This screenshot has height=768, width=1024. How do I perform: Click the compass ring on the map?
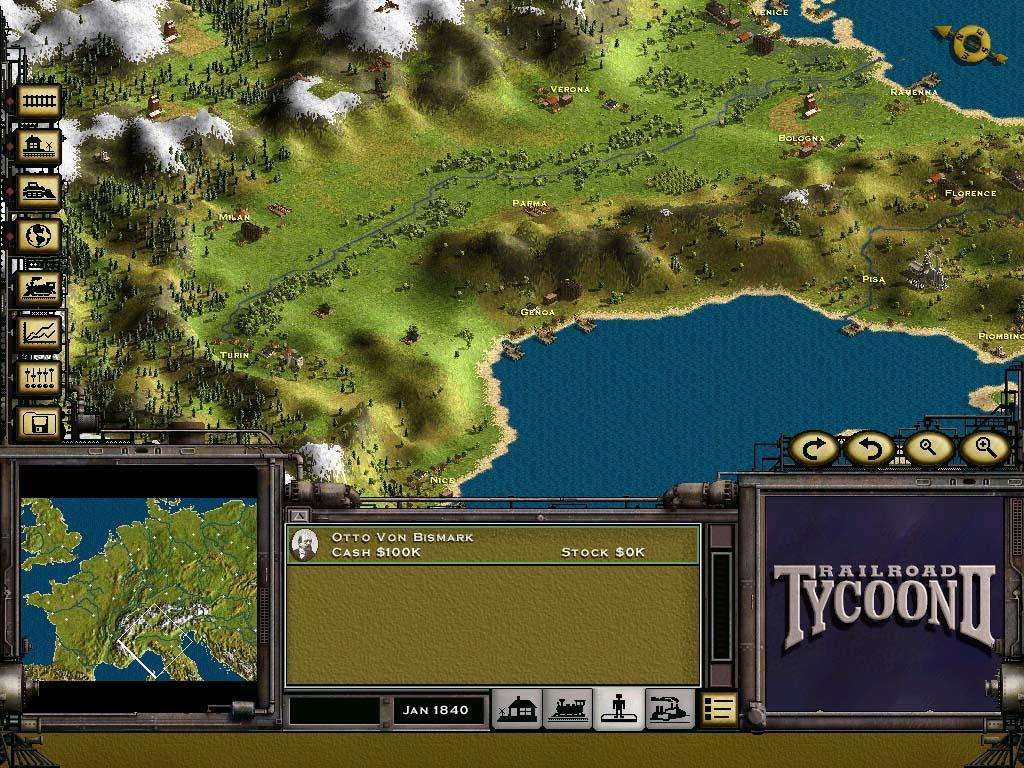click(x=969, y=42)
